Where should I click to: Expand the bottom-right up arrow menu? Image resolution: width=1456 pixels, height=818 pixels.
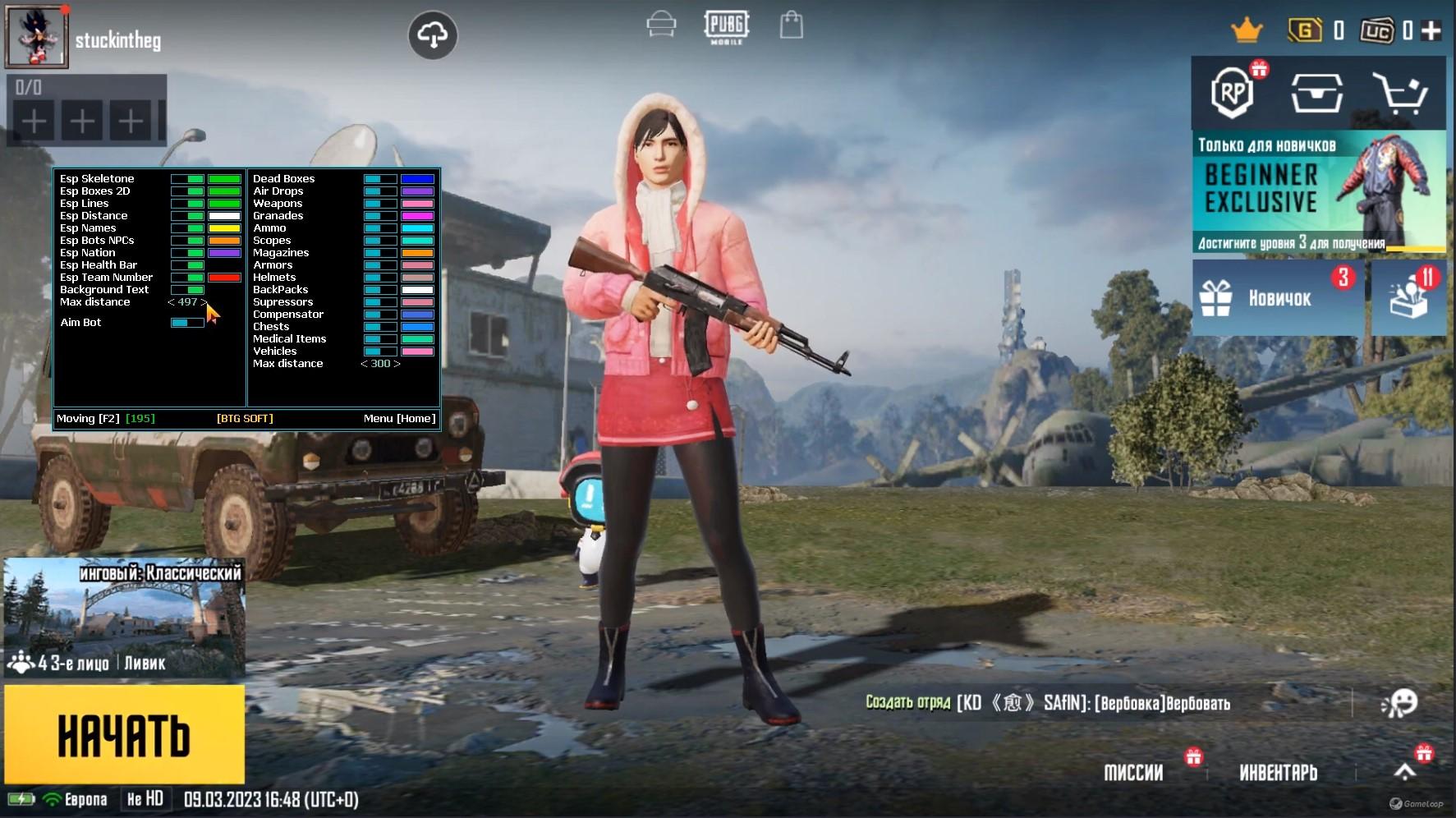(x=1405, y=771)
